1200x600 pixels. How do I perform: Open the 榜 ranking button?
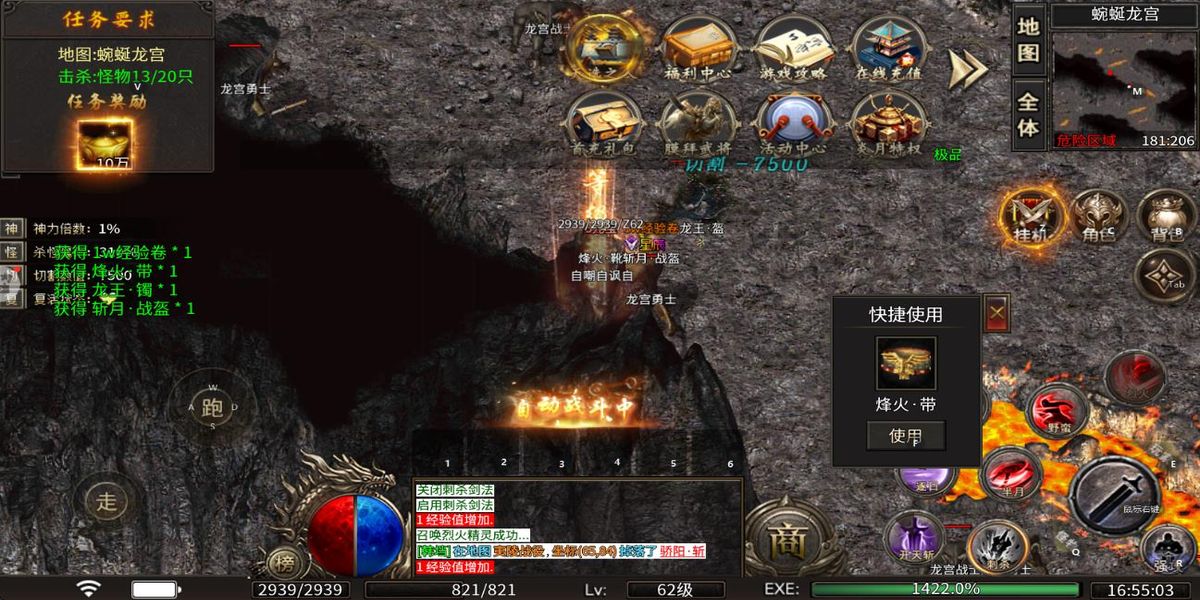[x=286, y=562]
